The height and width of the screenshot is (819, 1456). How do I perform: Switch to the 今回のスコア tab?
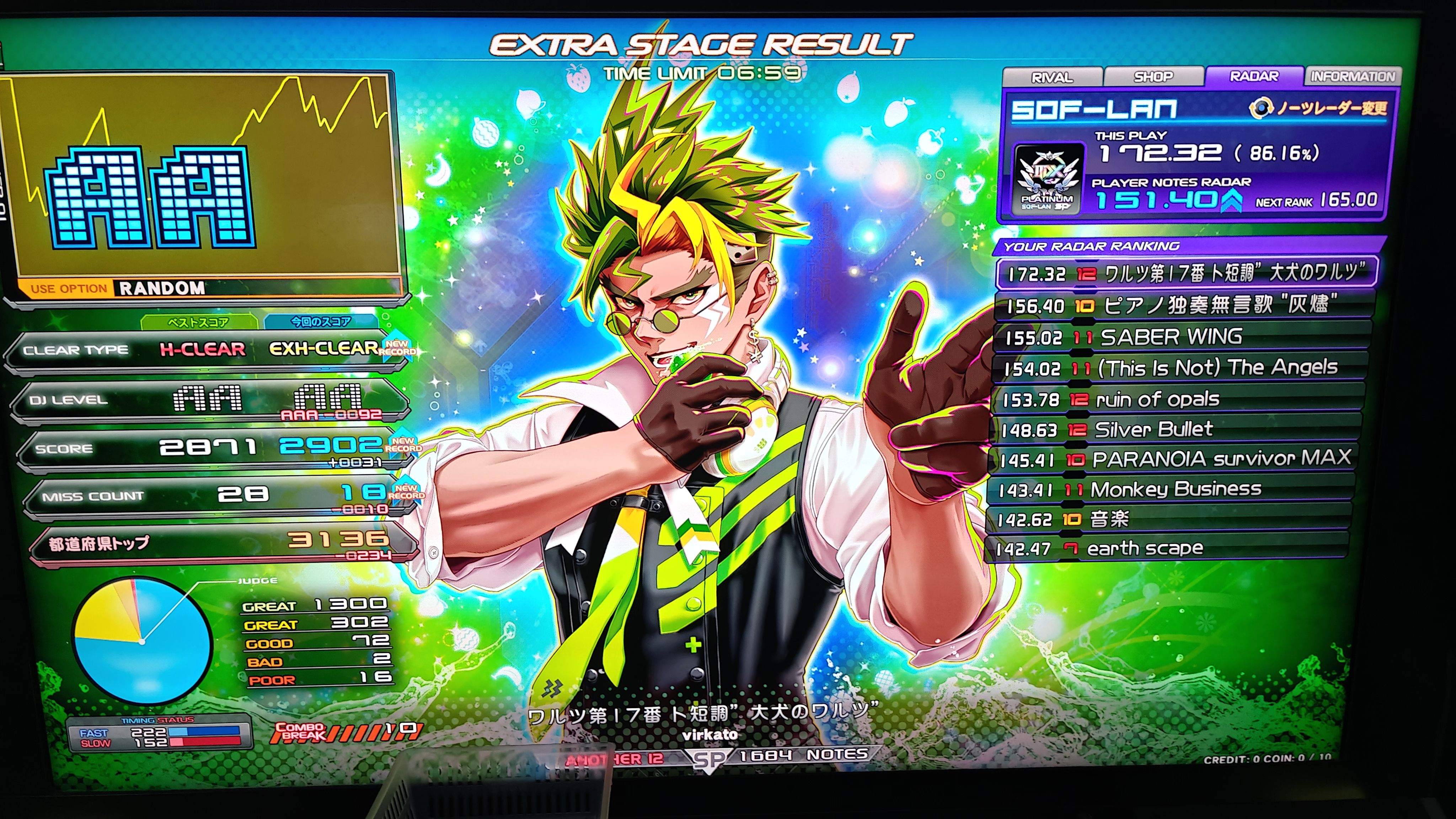321,322
